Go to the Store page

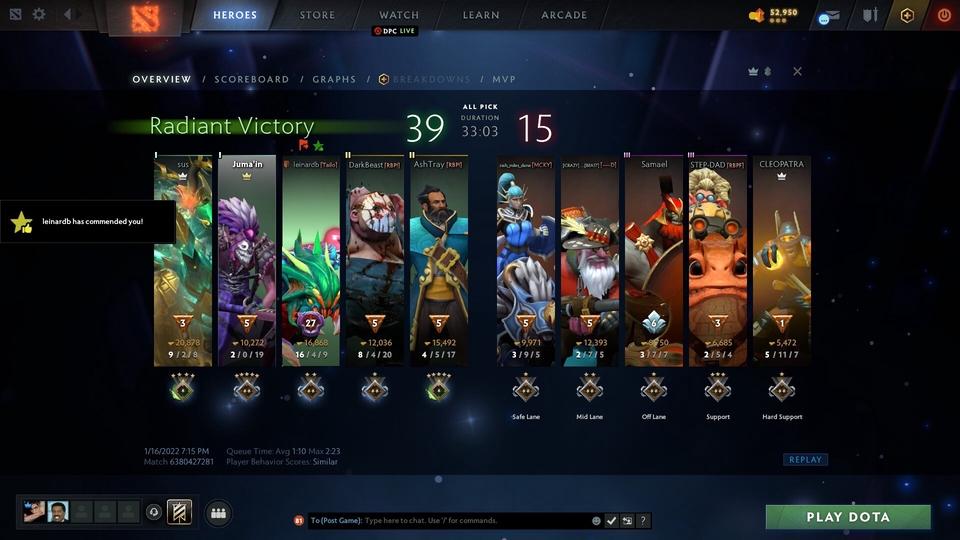[x=318, y=15]
